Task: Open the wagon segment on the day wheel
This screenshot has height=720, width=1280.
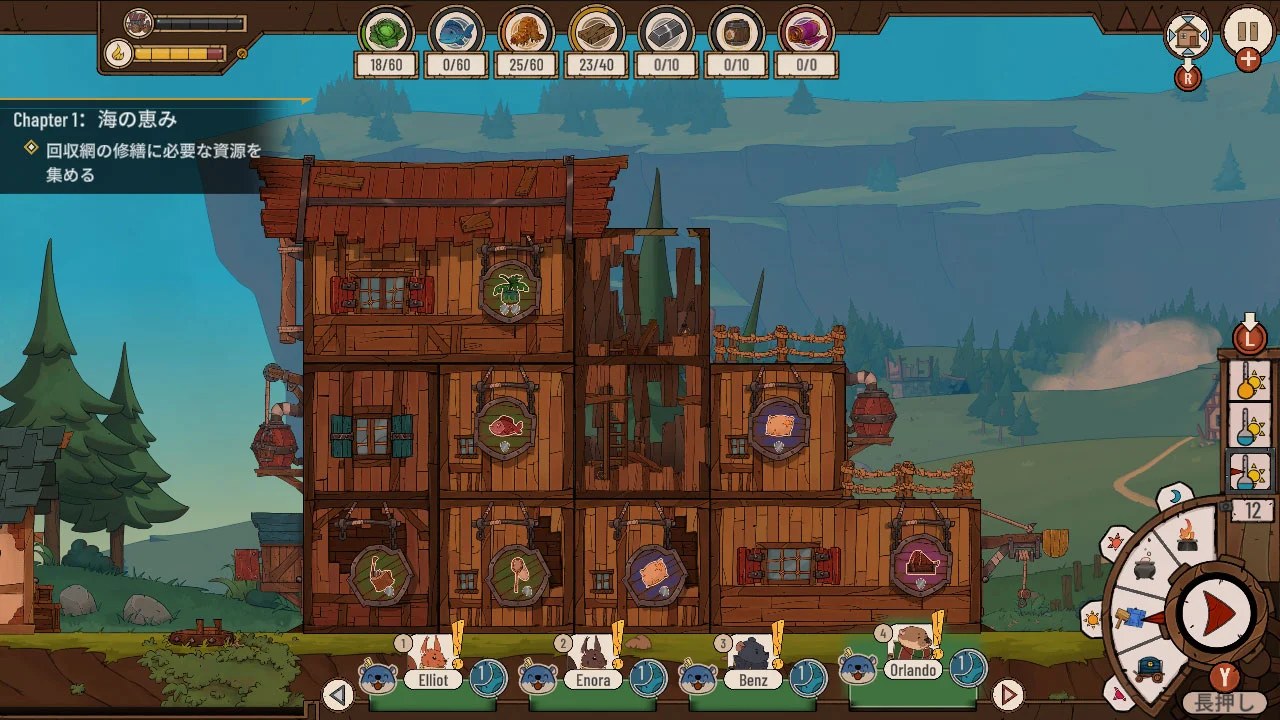Action: 1149,667
